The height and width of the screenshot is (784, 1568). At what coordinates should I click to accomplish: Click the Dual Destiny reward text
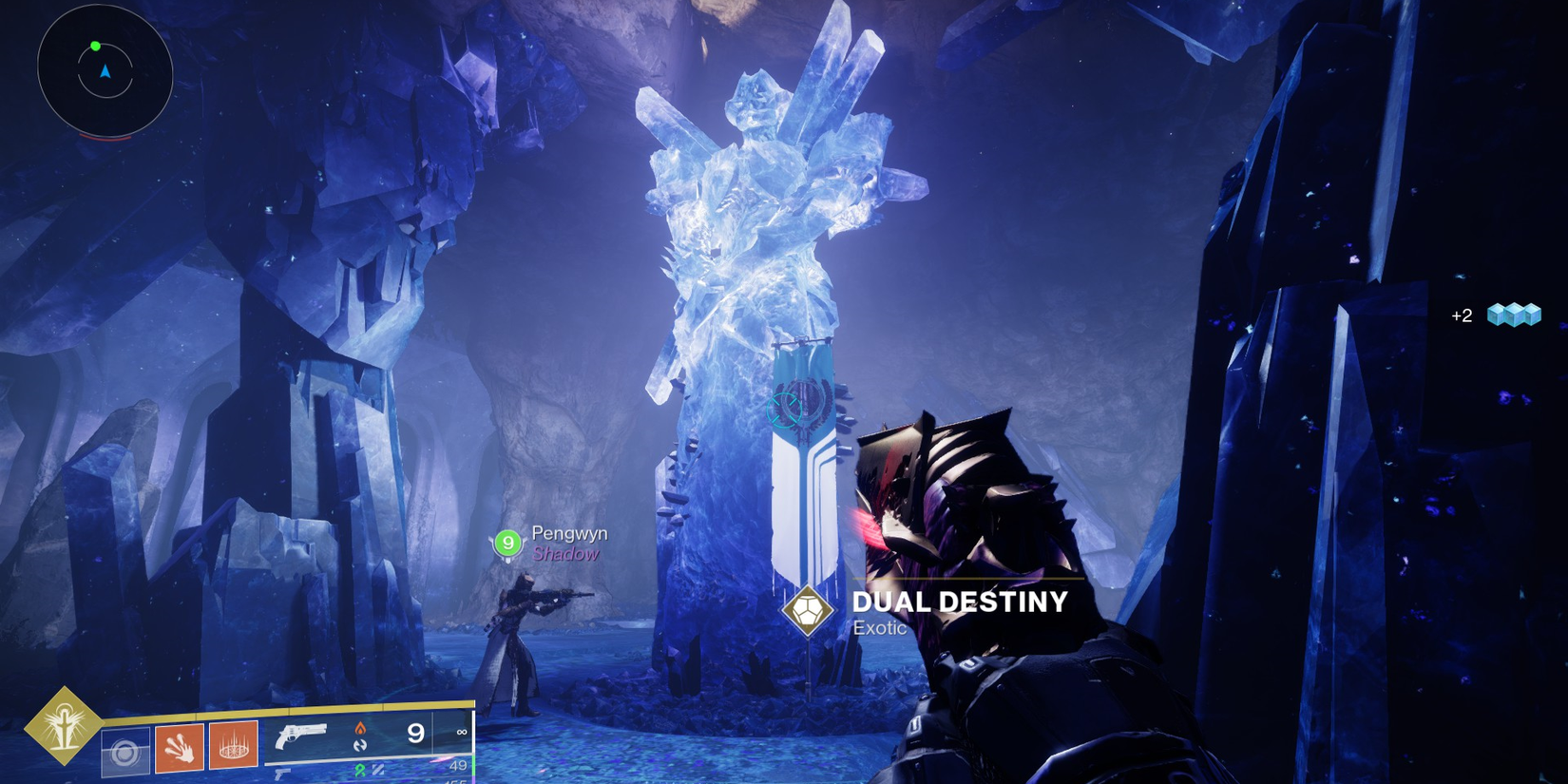pyautogui.click(x=961, y=602)
